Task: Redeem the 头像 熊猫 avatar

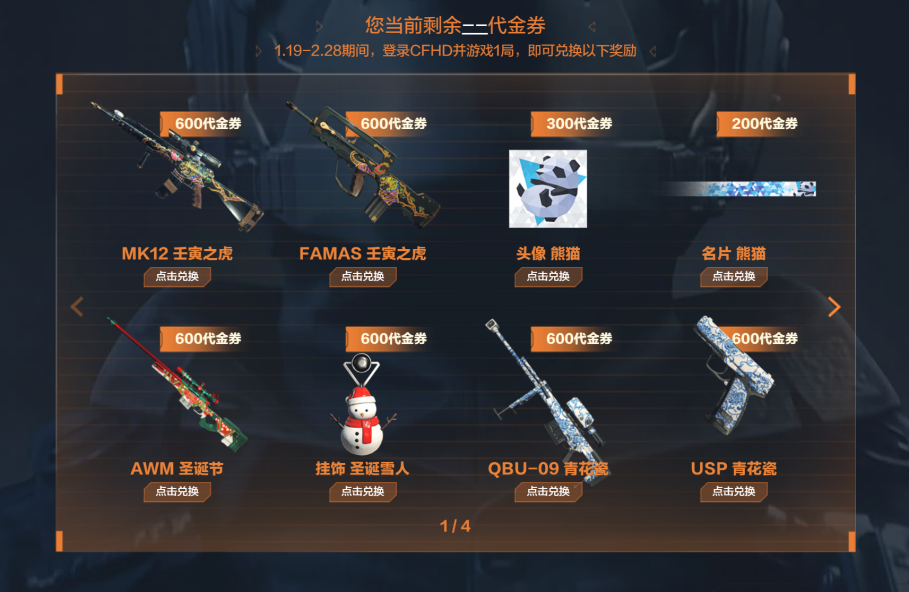Action: click(548, 277)
